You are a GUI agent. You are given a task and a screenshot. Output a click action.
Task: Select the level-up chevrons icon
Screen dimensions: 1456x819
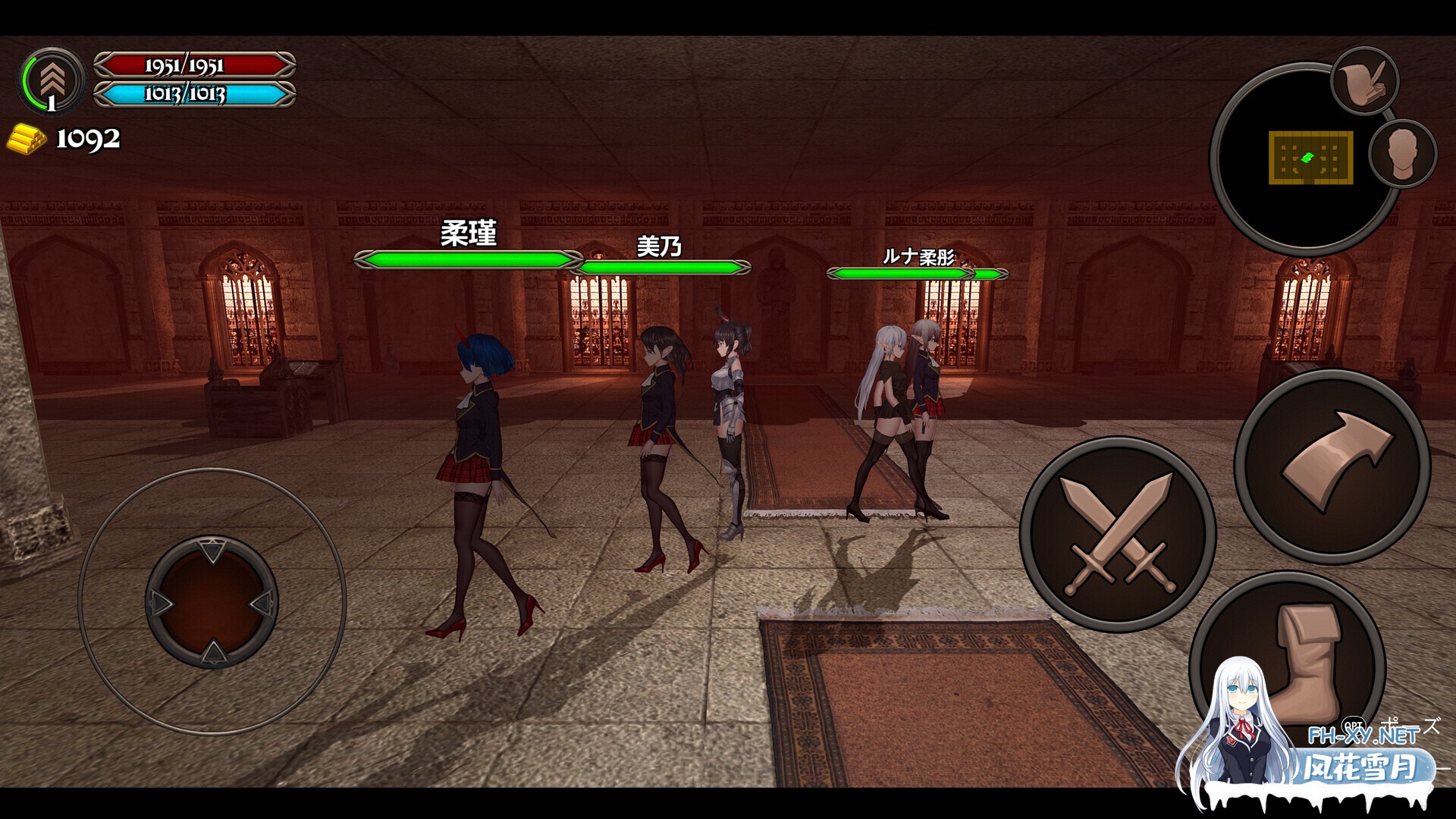point(52,78)
